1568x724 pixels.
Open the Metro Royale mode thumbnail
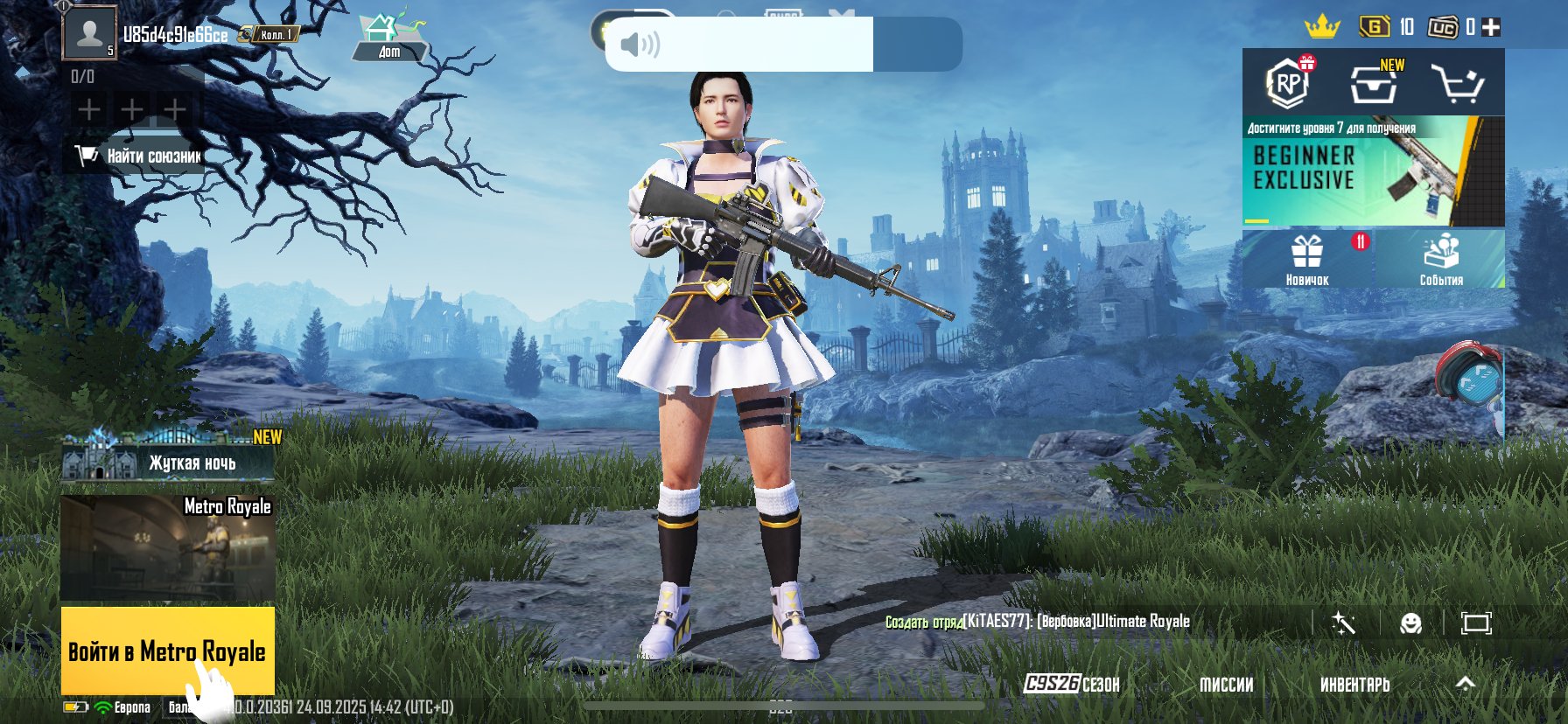click(x=167, y=549)
